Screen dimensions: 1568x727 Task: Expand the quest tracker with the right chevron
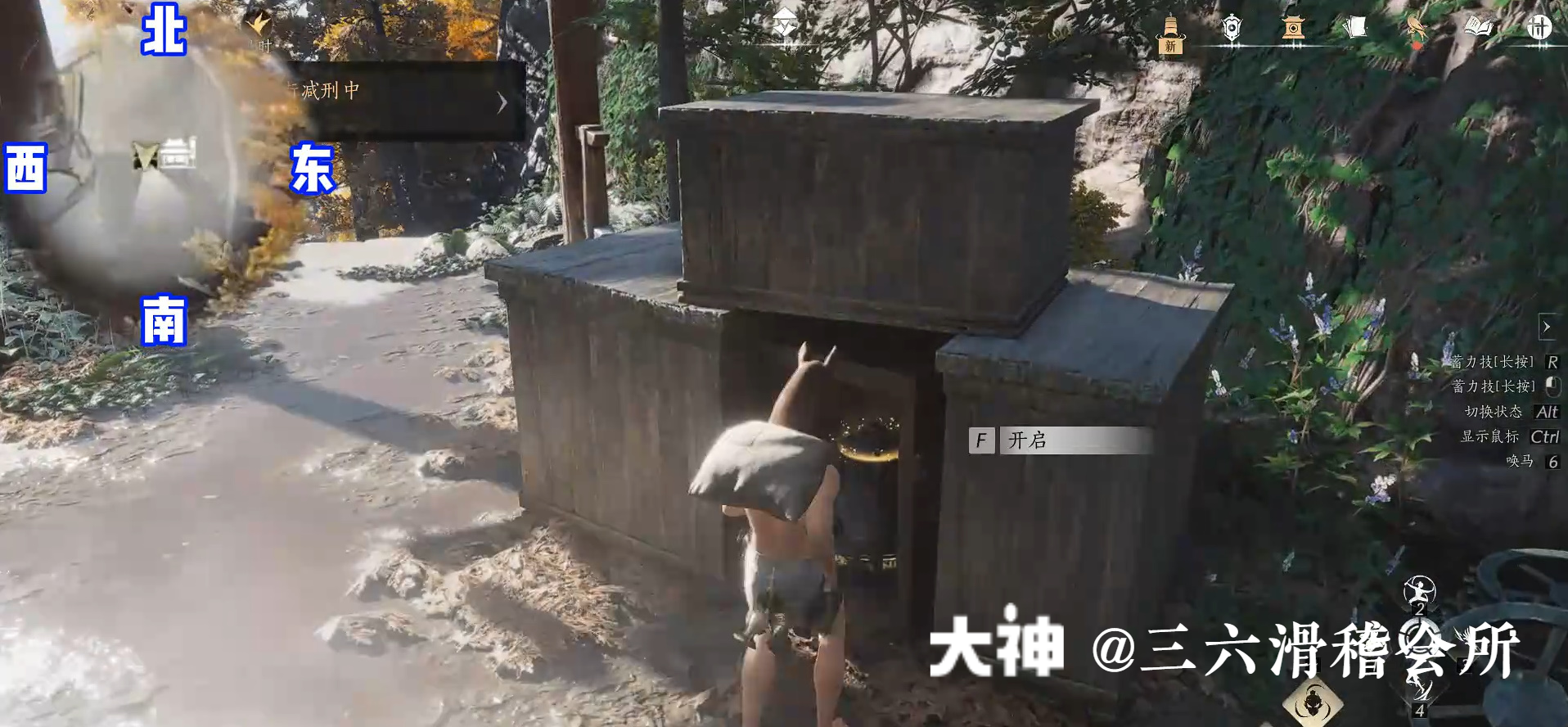501,102
